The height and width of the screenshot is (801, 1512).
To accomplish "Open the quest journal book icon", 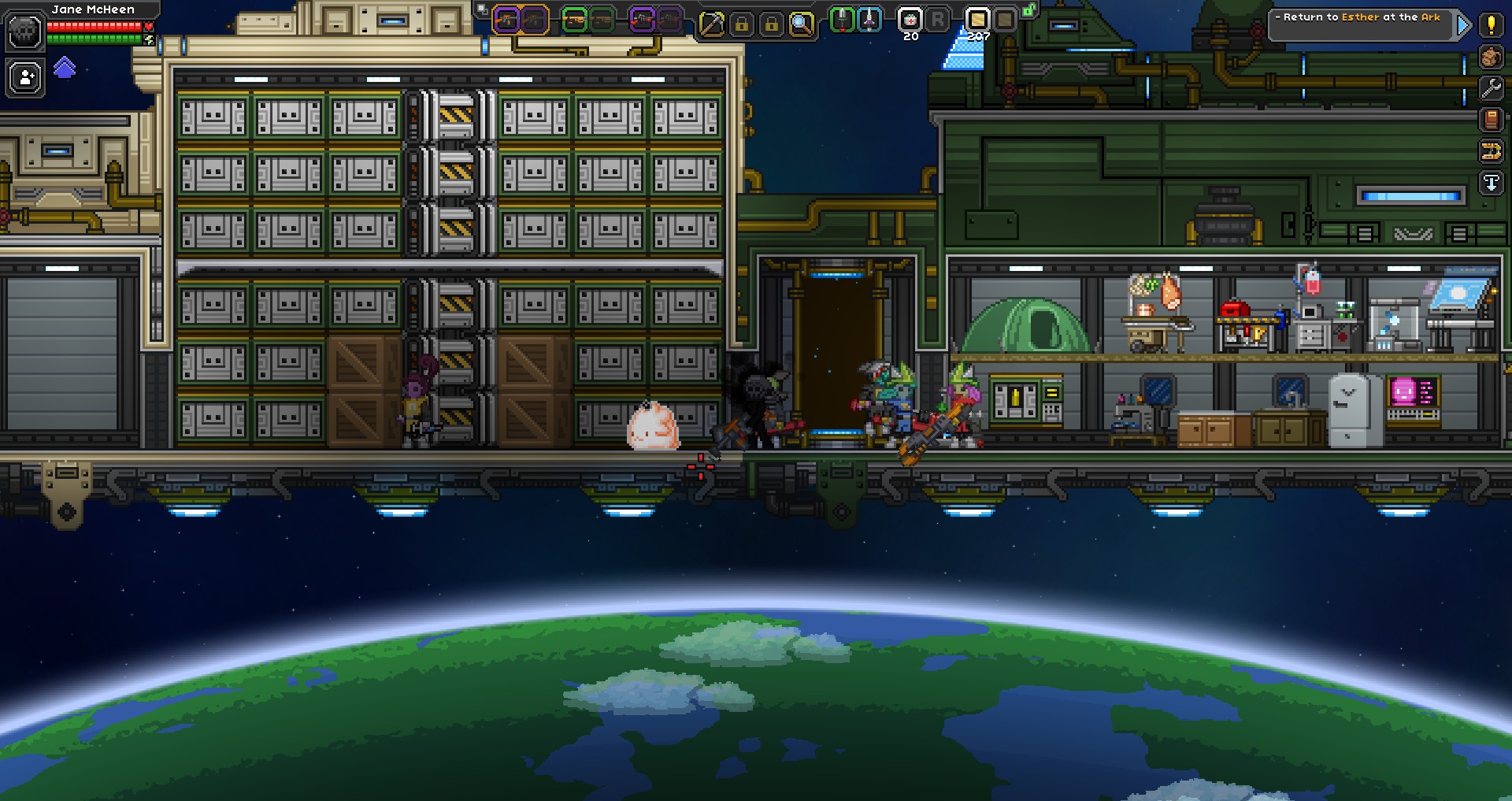I will coord(1491,119).
